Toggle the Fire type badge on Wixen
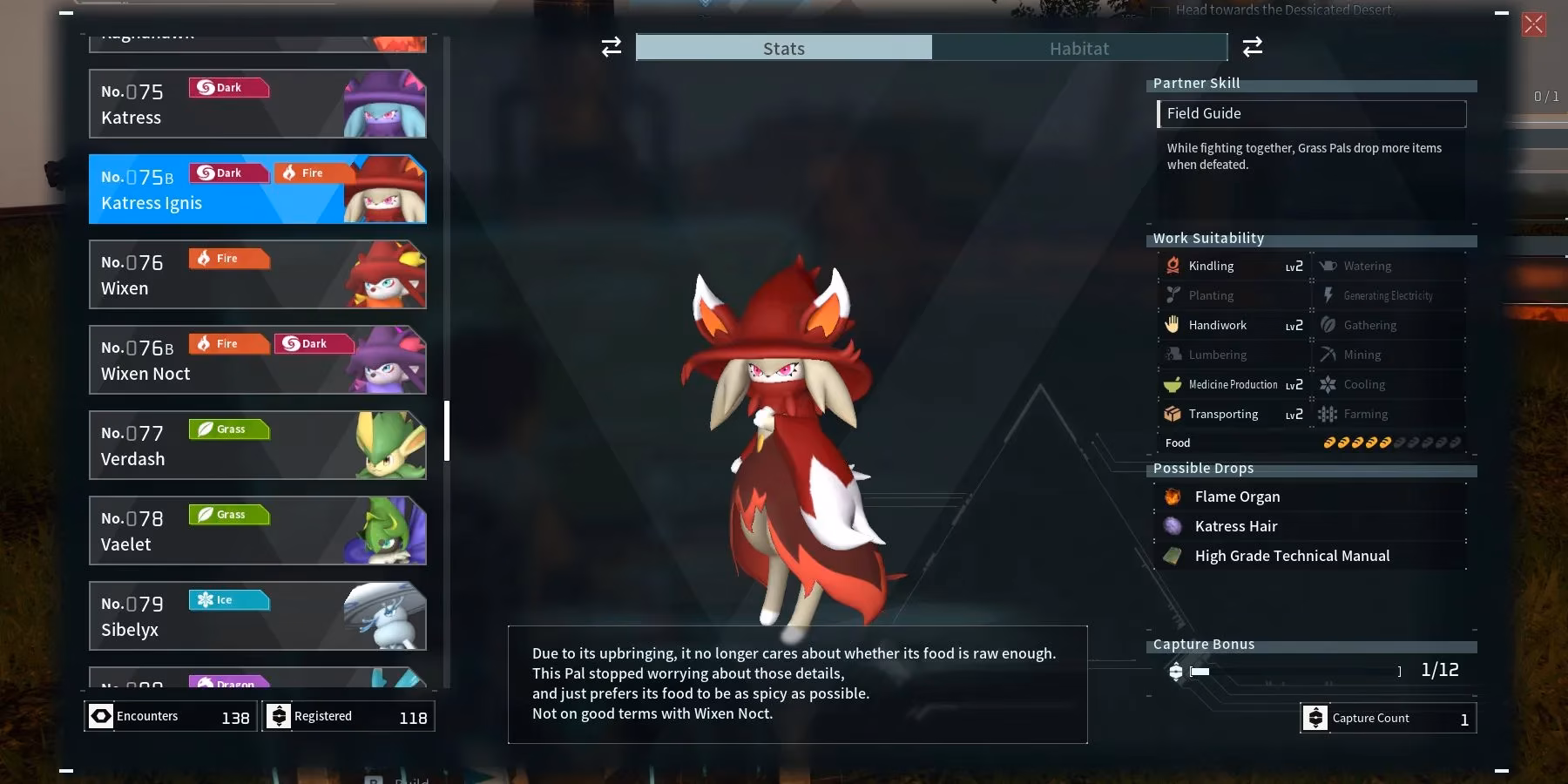The image size is (1568, 784). pyautogui.click(x=228, y=258)
